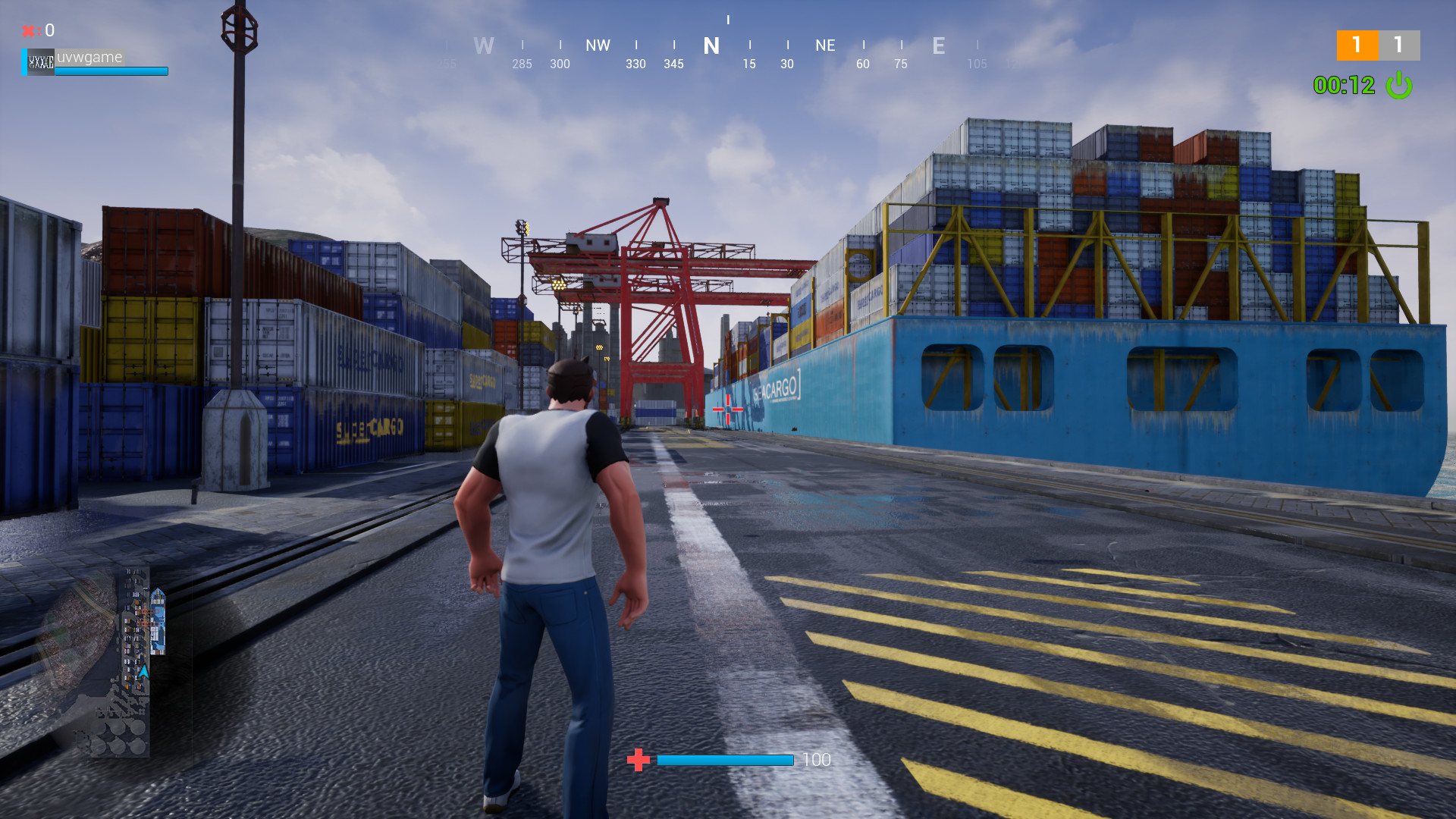Toggle the gray round counter showing 1
Screen dimensions: 1456x819
(1399, 45)
